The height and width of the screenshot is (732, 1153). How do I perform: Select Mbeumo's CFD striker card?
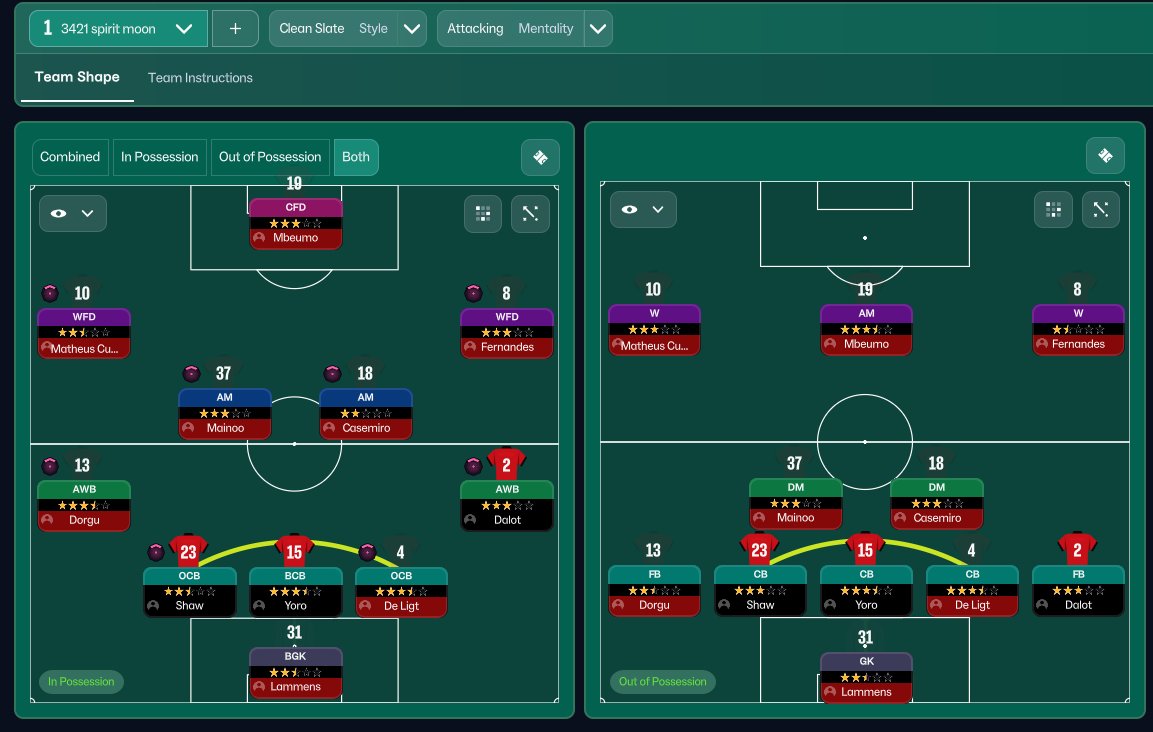[296, 223]
